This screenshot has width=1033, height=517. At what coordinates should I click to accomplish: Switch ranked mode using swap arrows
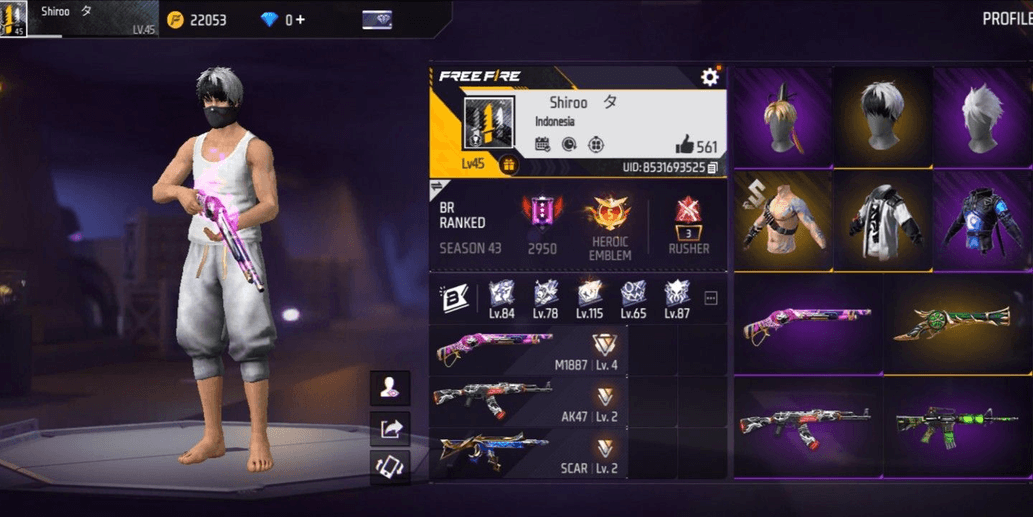[436, 187]
